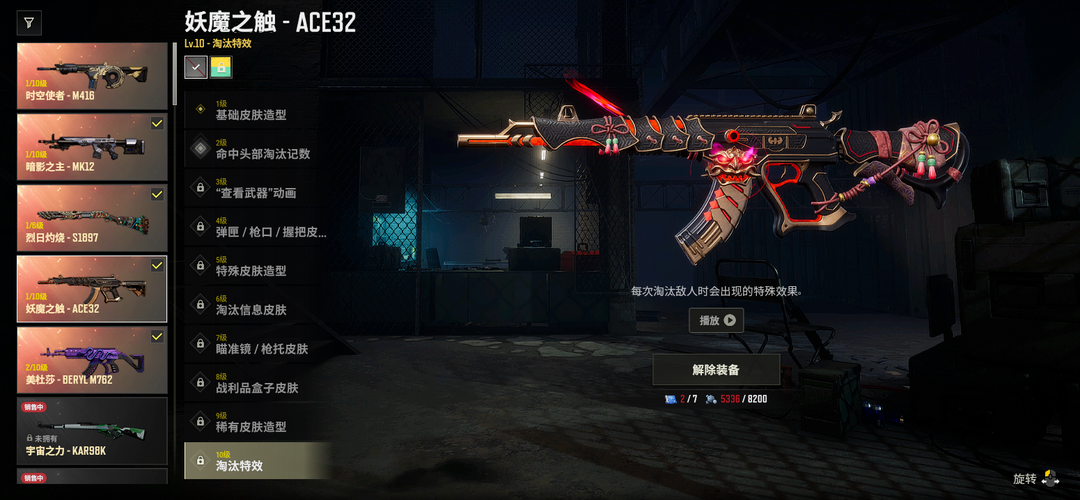This screenshot has width=1080, height=500.
Task: Open the weapon filter funnel icon
Action: point(30,22)
